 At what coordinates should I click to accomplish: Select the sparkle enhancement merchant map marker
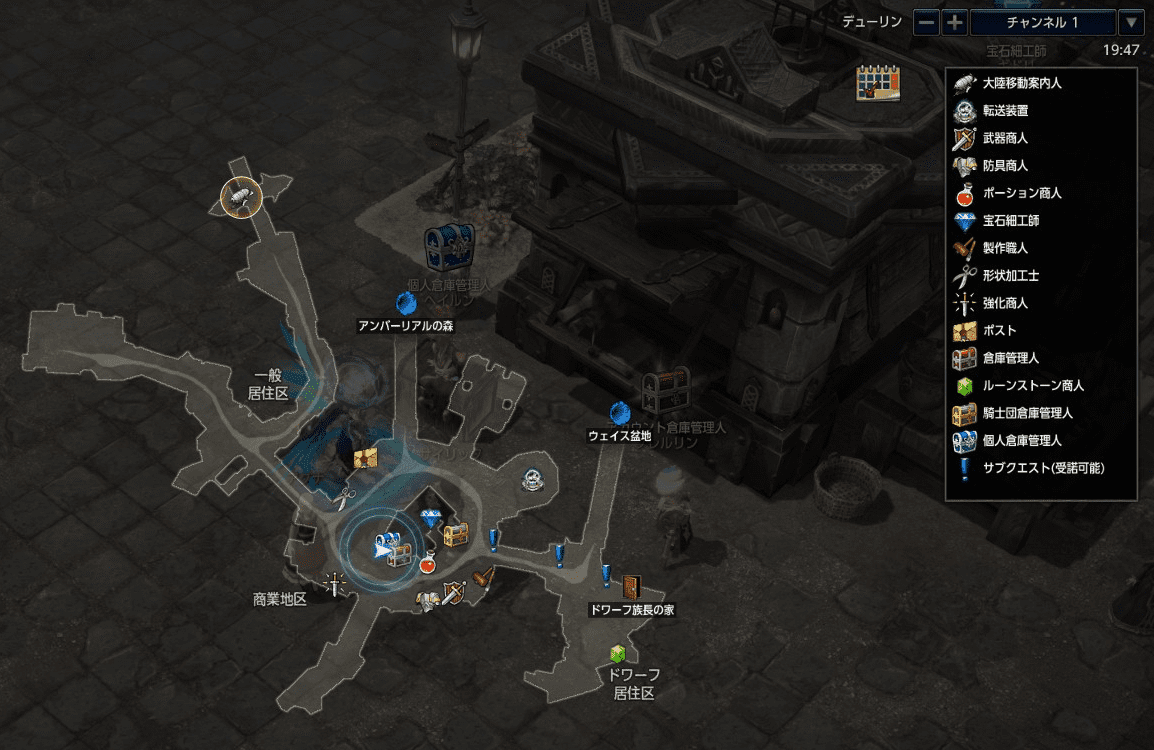[x=334, y=583]
